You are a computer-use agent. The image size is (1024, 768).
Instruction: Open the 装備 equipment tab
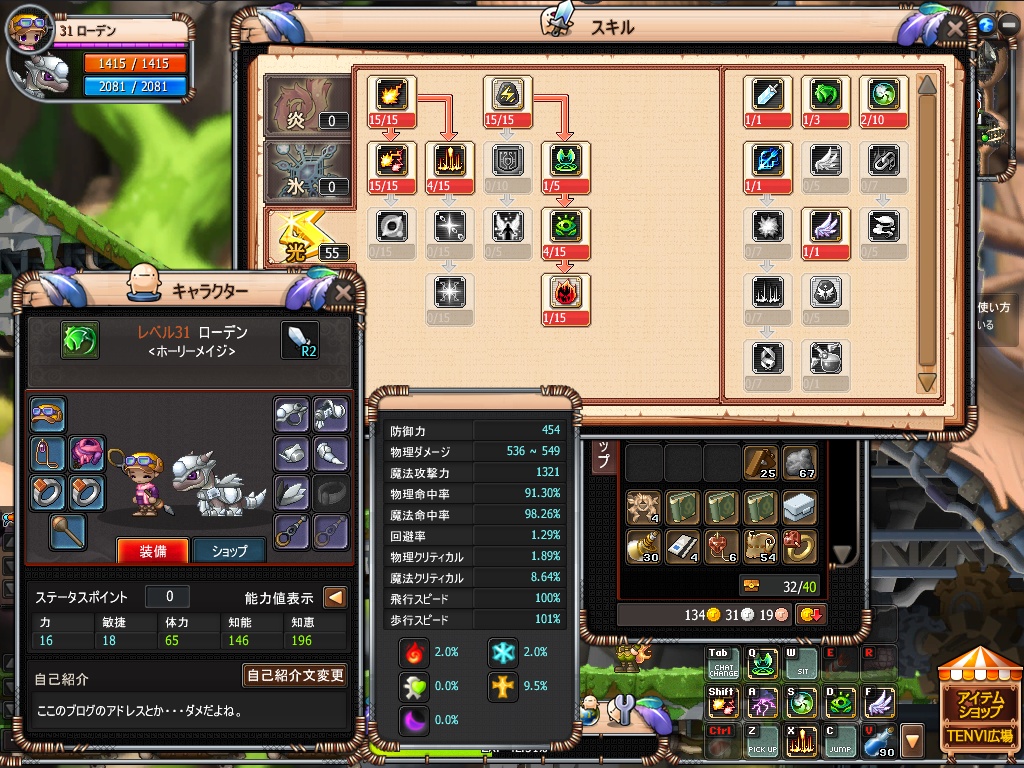point(152,550)
